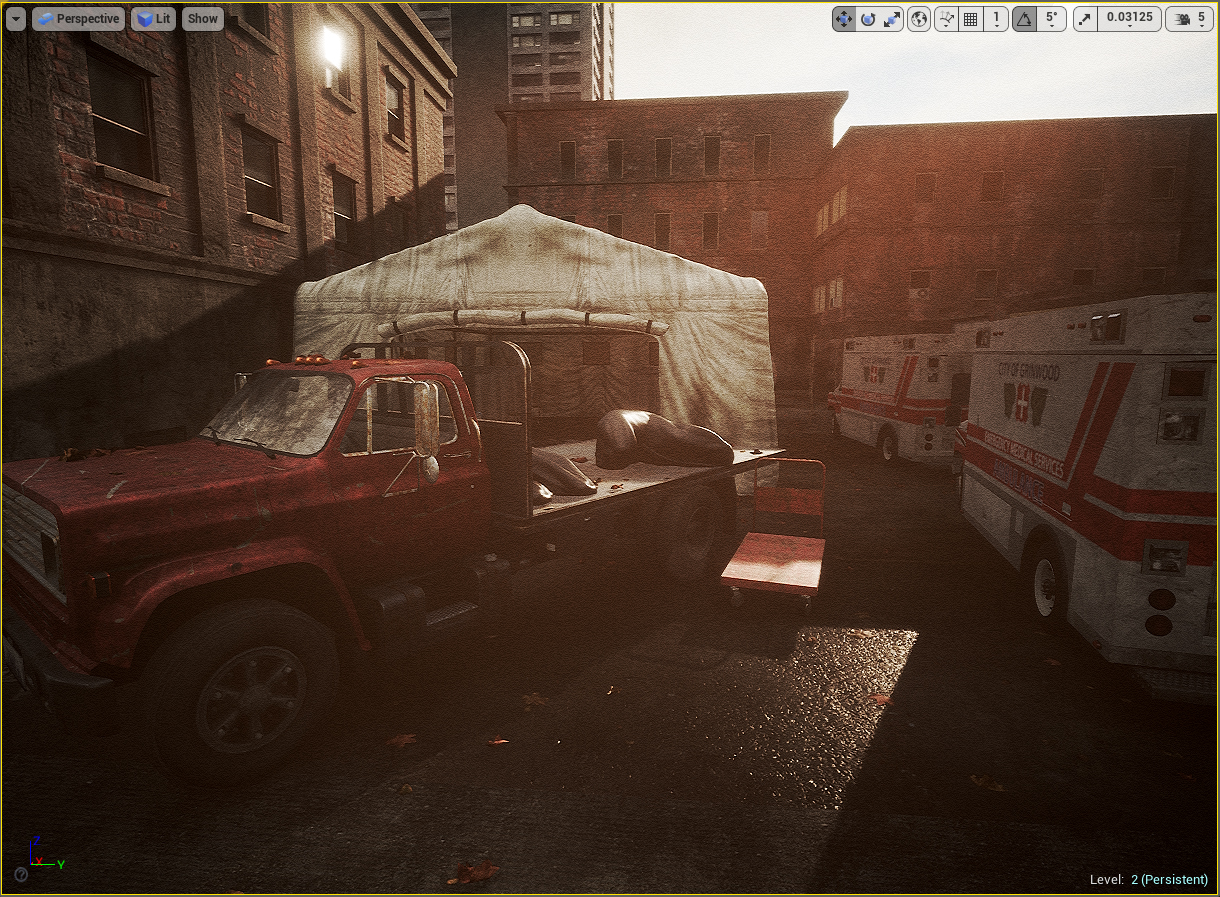Activate the scale tool
The image size is (1220, 897).
click(892, 18)
